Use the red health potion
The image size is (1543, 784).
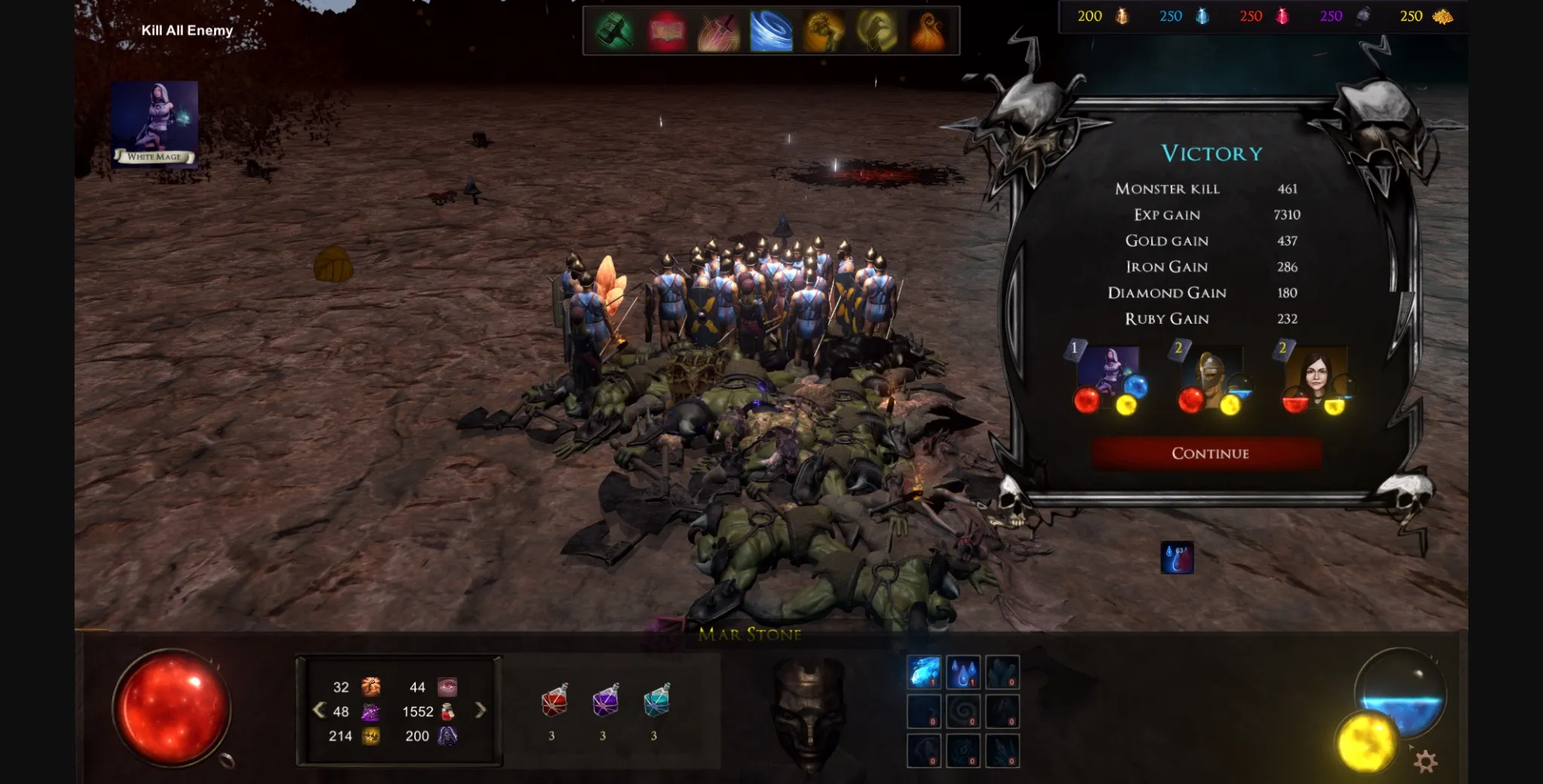click(554, 702)
